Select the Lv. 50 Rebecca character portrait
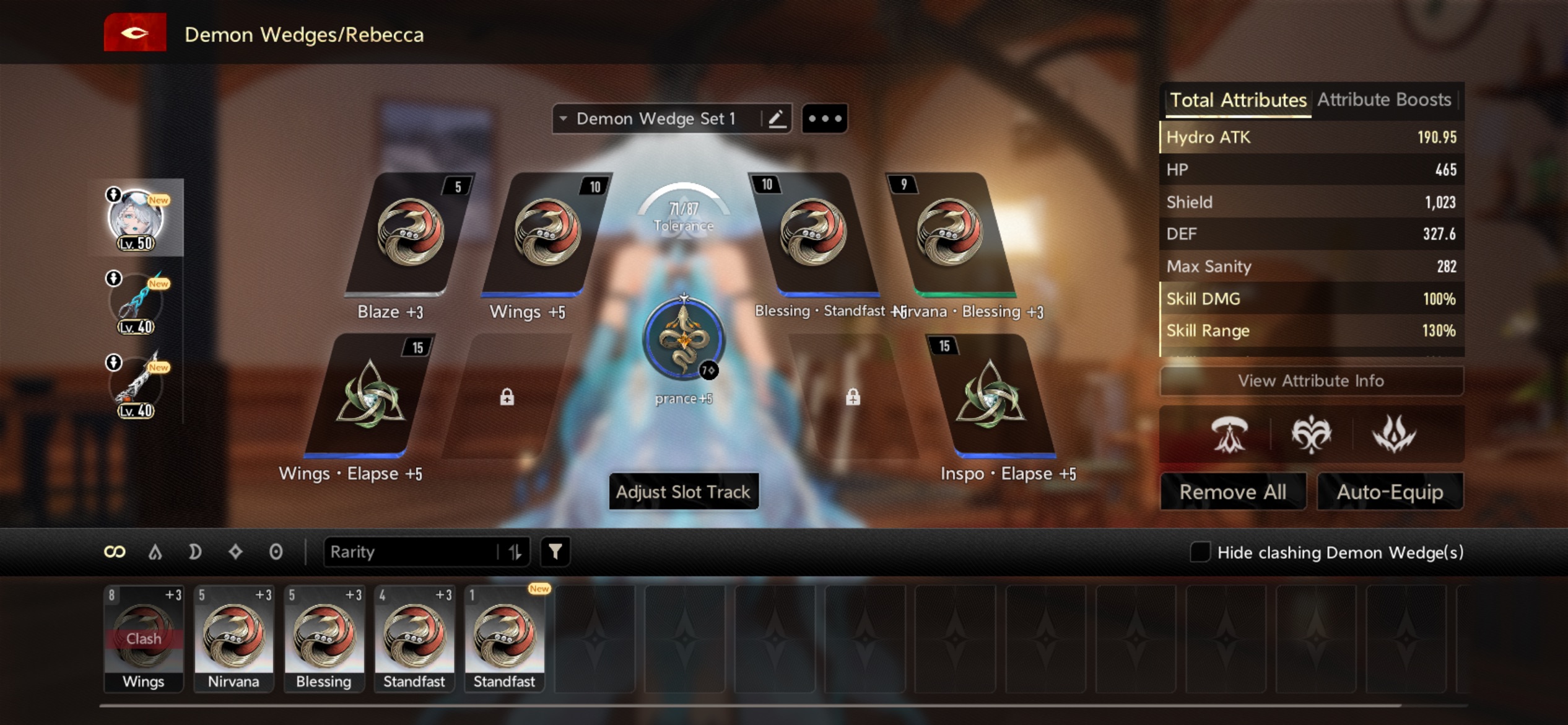This screenshot has height=725, width=1568. 136,218
